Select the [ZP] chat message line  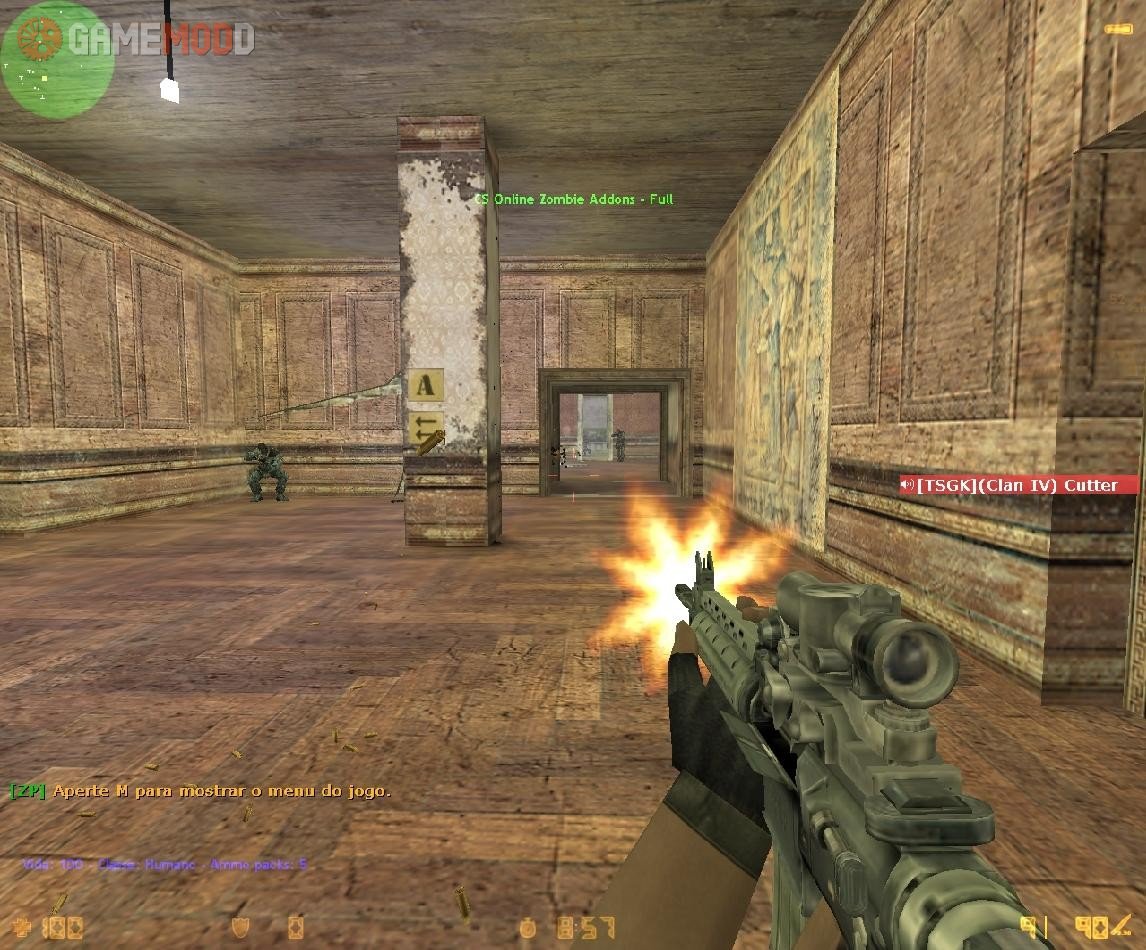200,791
